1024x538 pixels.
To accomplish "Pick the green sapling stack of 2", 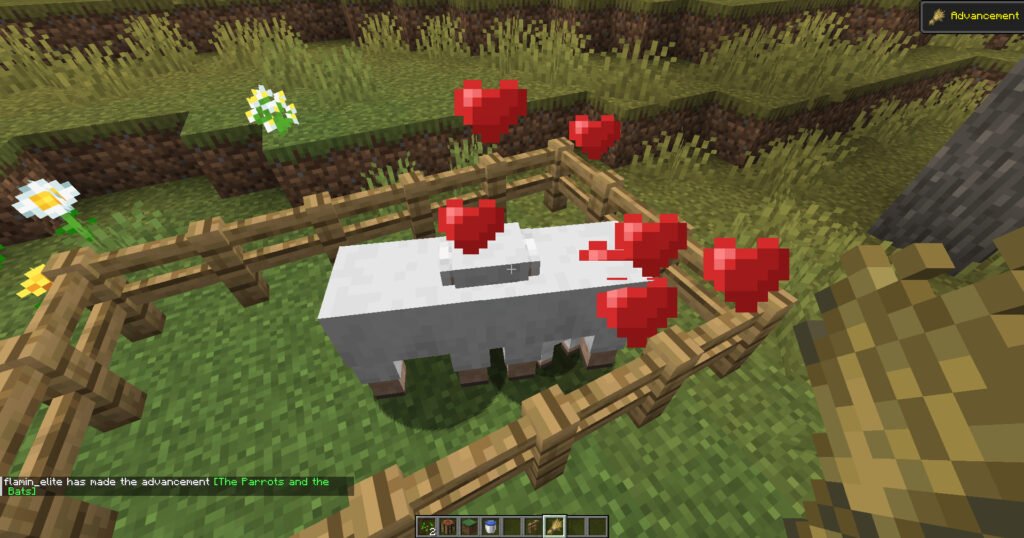I will pos(427,526).
